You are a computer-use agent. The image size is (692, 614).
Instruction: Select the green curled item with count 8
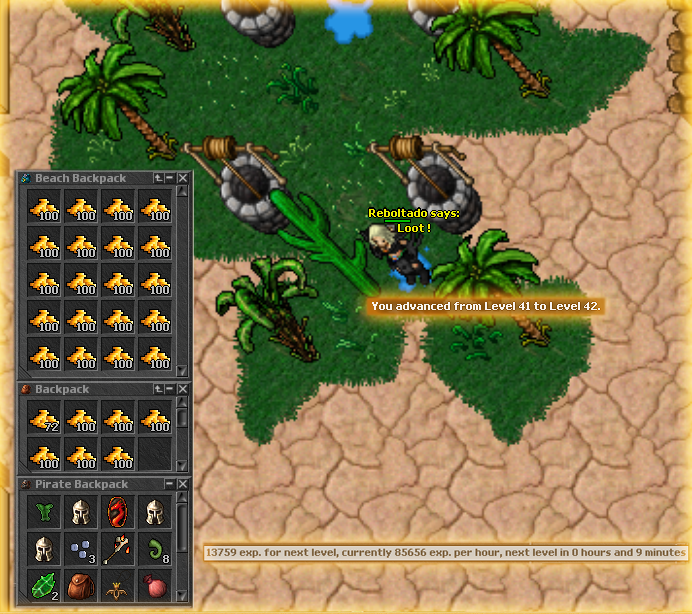pyautogui.click(x=155, y=549)
